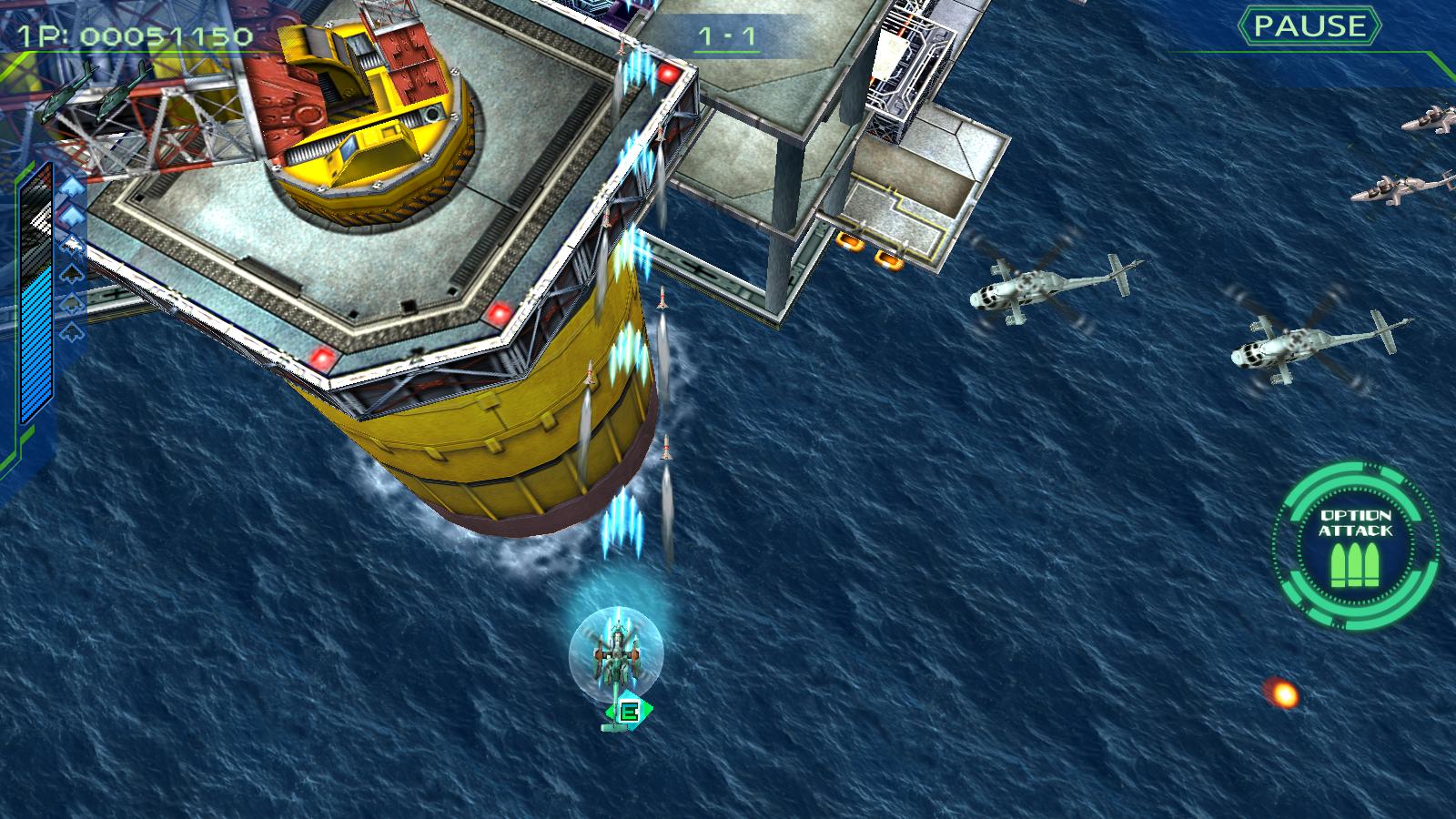Tap the PAUSE button
Screen dimensions: 1456x819
[x=1309, y=26]
